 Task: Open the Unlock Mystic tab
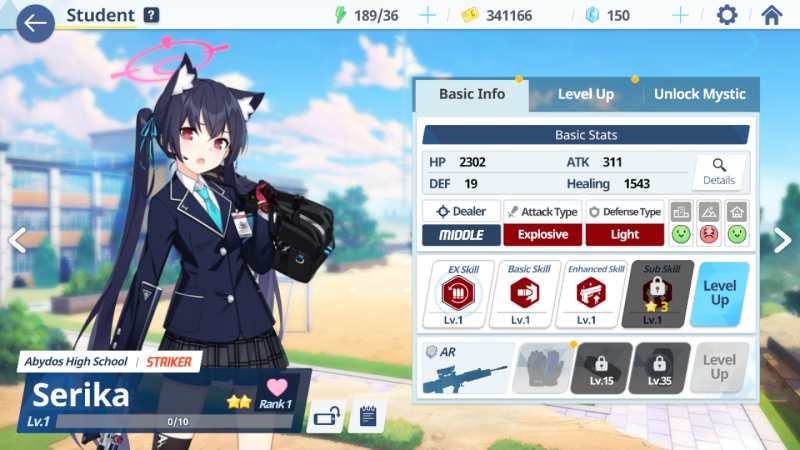[x=699, y=94]
